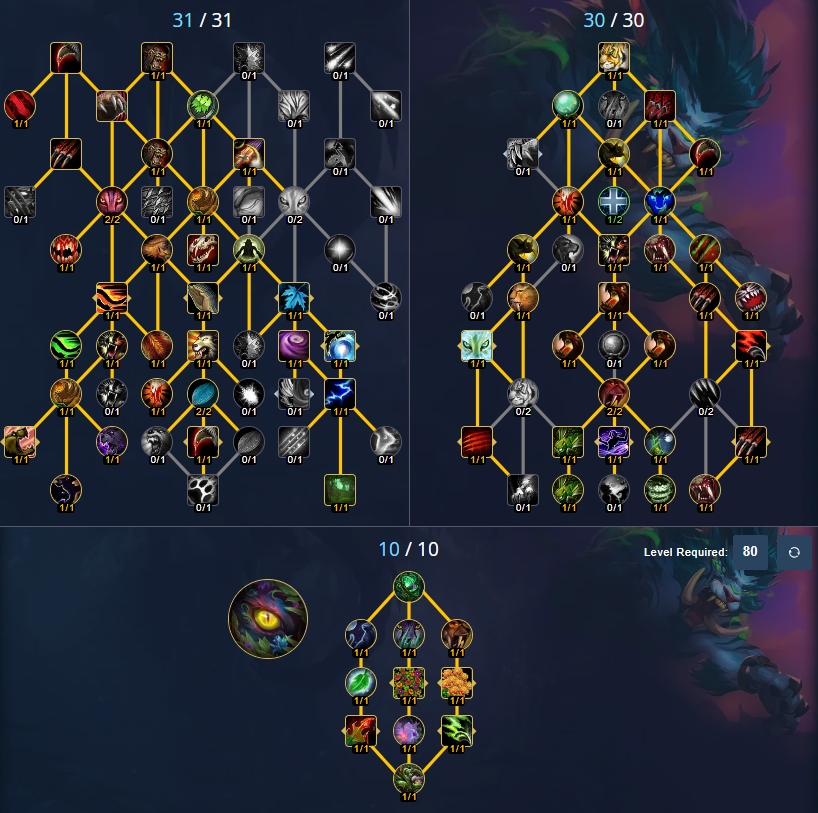Choose the beast skull talent icon
Screen dimensions: 818x813
pyautogui.click(x=203, y=248)
